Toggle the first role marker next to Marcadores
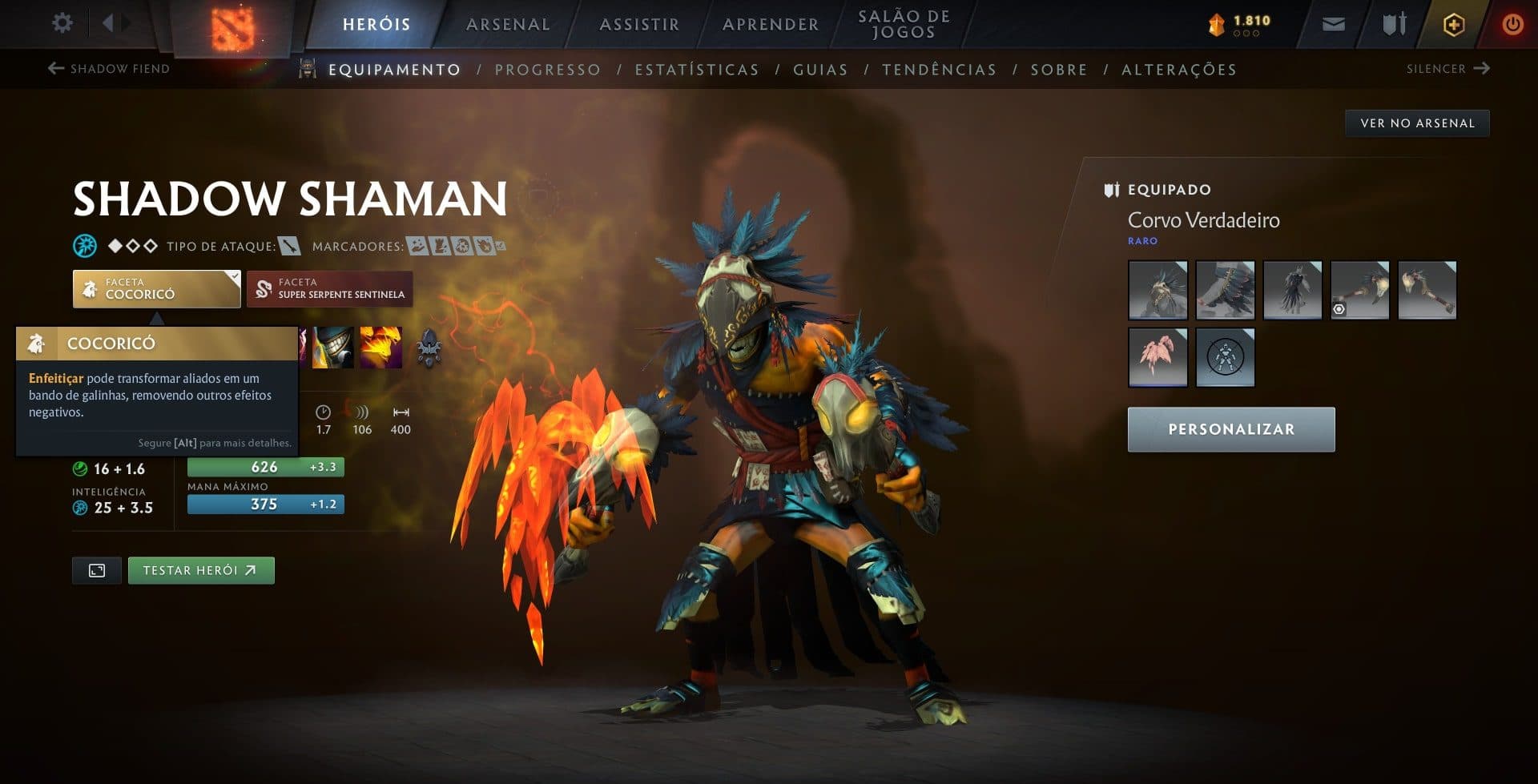1538x784 pixels. point(416,246)
